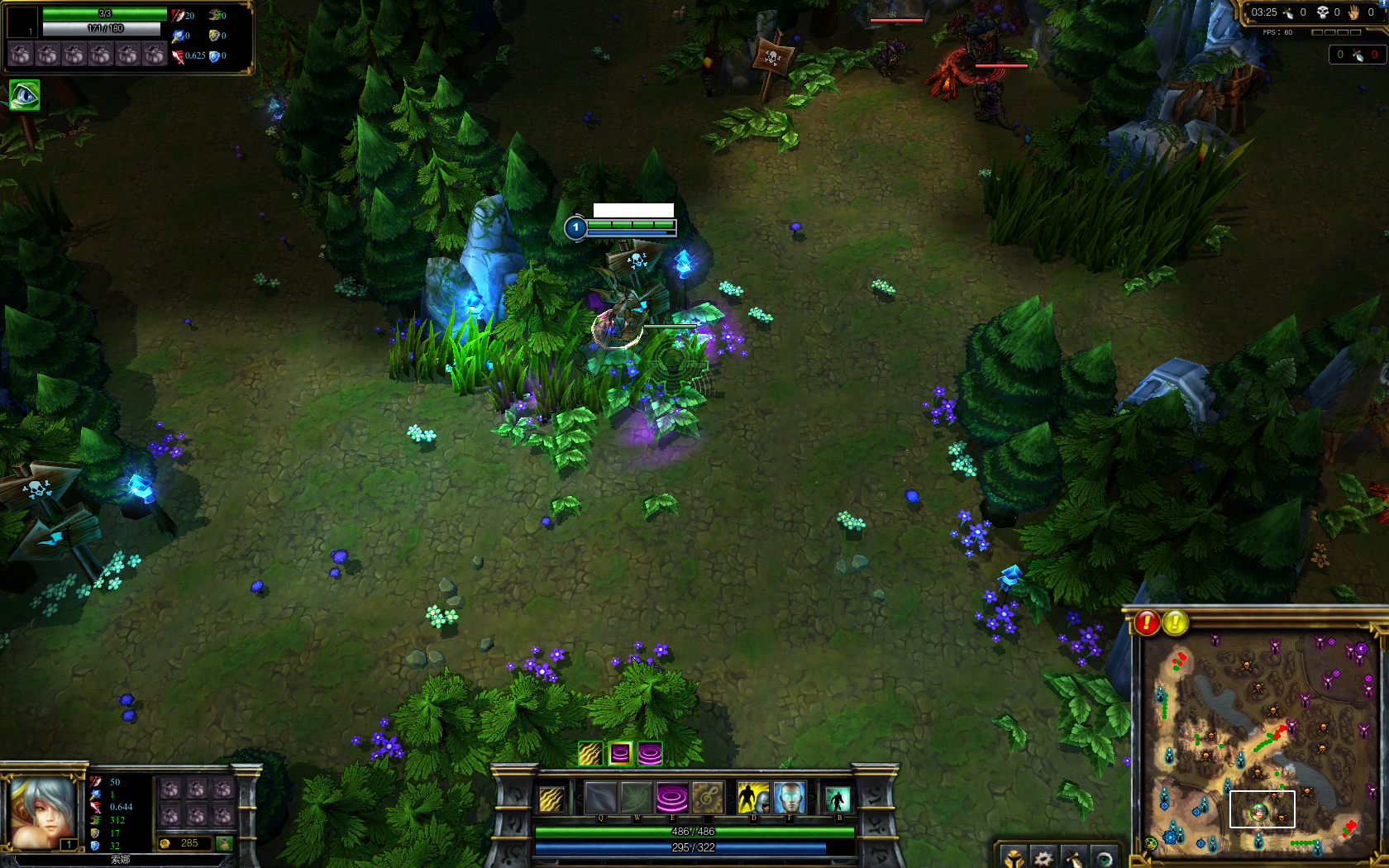The height and width of the screenshot is (868, 1389).
Task: Cast the W ability (Aria of Perseverance)
Action: coord(637,799)
